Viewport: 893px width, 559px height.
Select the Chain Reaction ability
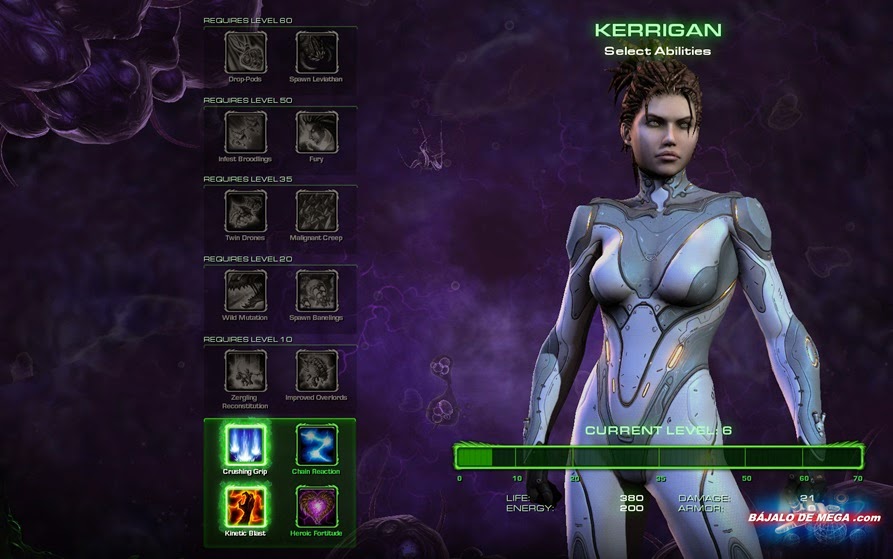click(316, 445)
